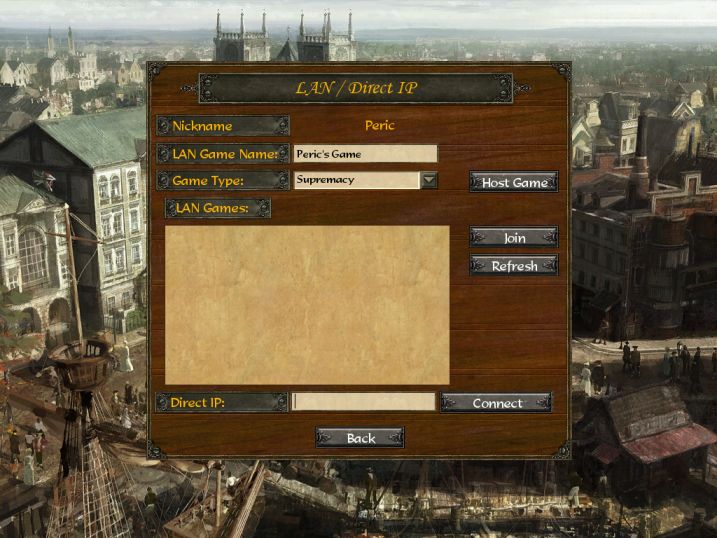The image size is (717, 538).
Task: Click inside the LAN Games list panel
Action: [x=307, y=305]
